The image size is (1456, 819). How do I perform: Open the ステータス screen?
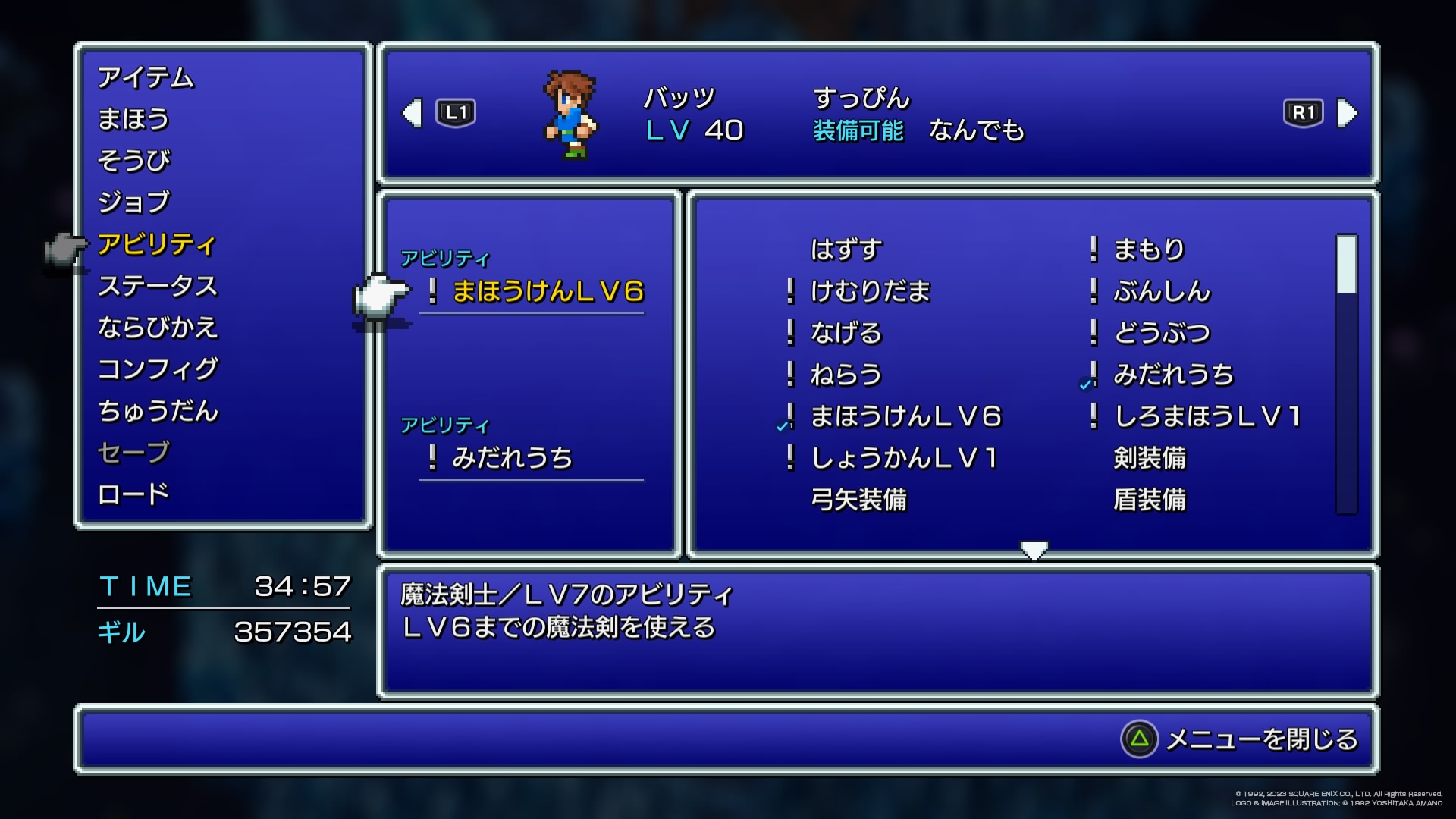click(x=158, y=286)
